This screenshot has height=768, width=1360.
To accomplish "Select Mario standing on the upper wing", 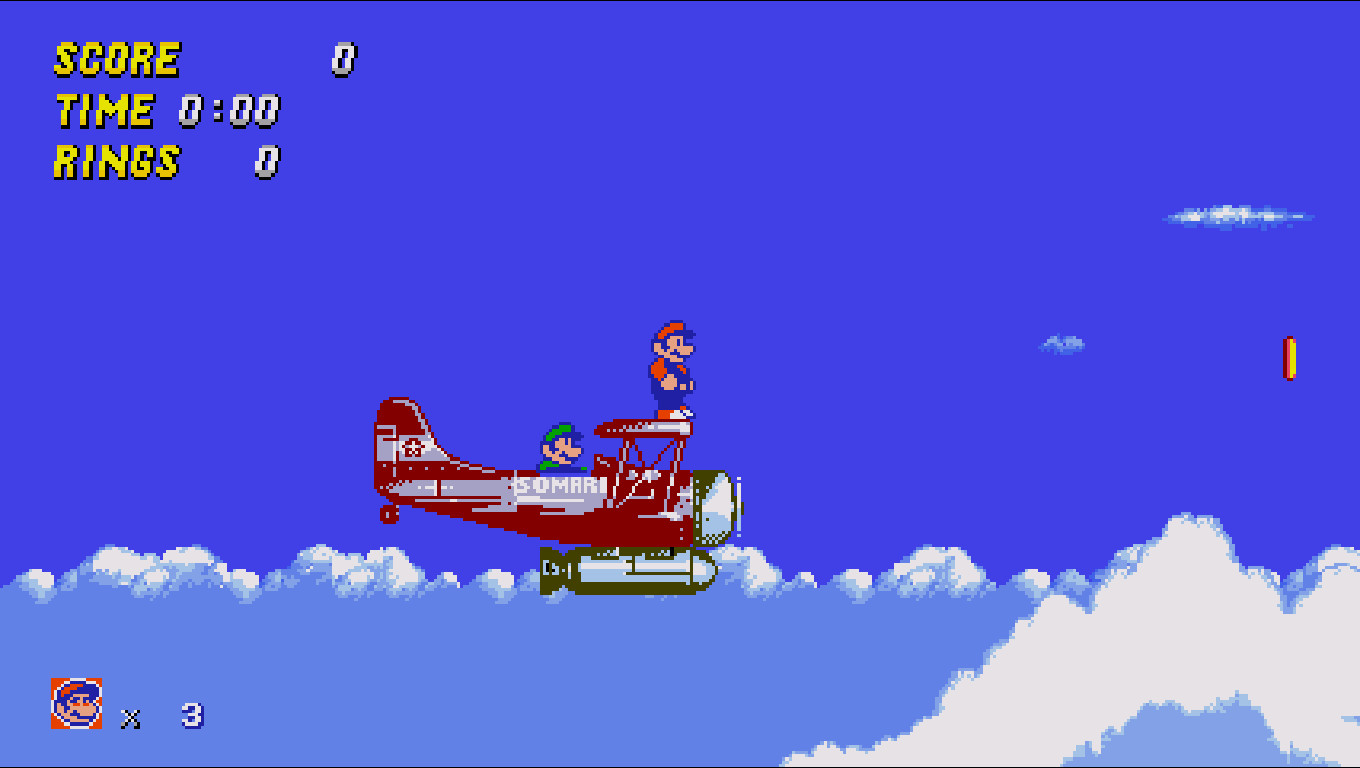I will tap(672, 370).
